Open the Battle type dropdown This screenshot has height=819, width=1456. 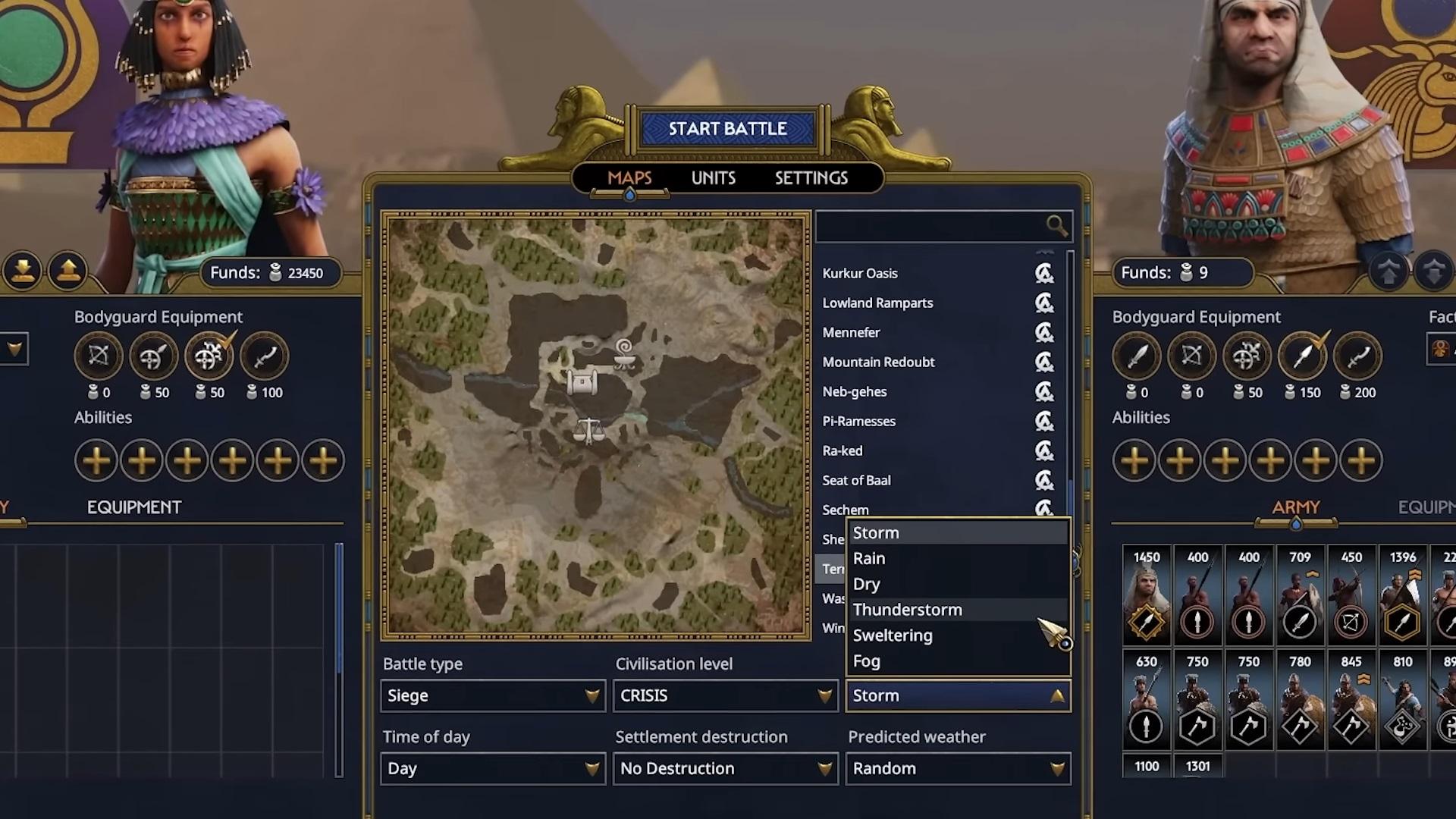[x=493, y=695]
